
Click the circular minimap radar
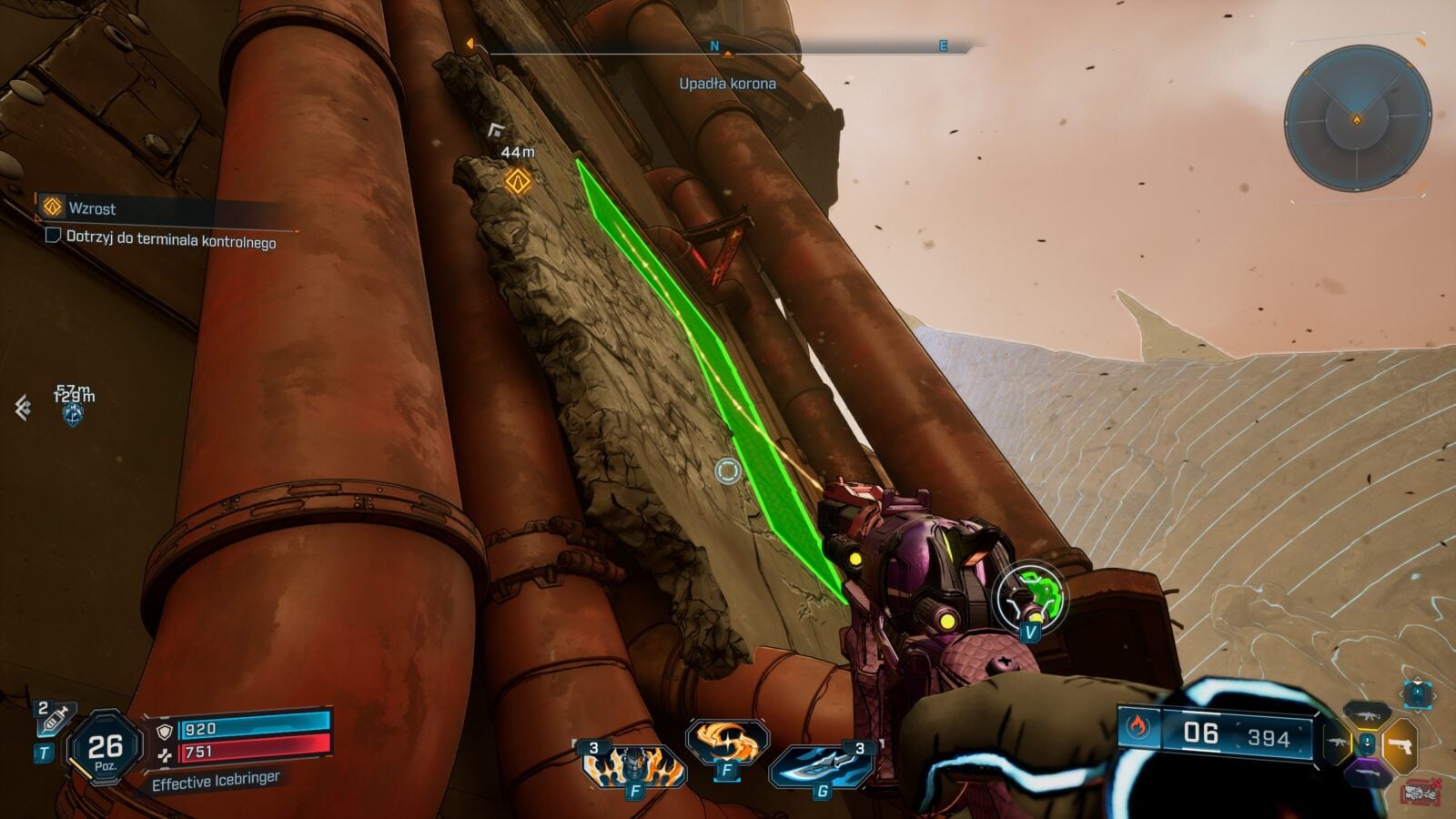pos(1357,118)
